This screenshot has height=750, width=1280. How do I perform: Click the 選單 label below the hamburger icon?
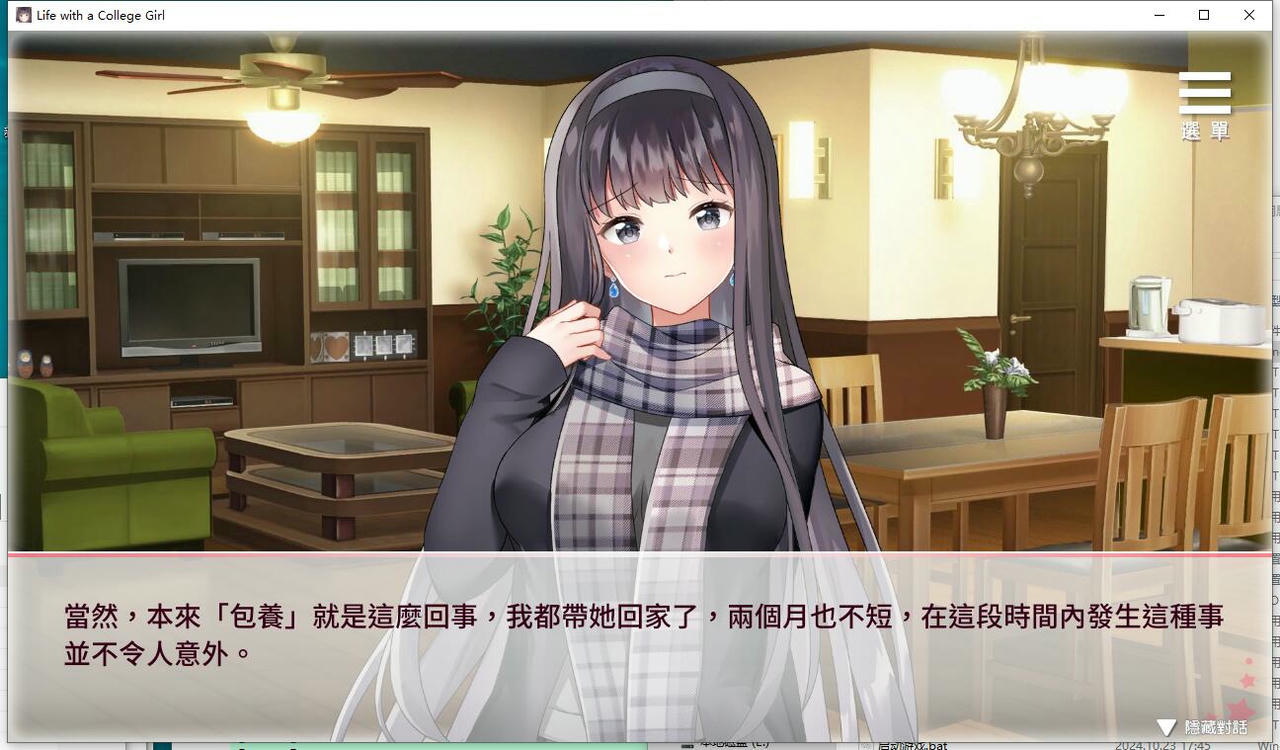(1203, 131)
